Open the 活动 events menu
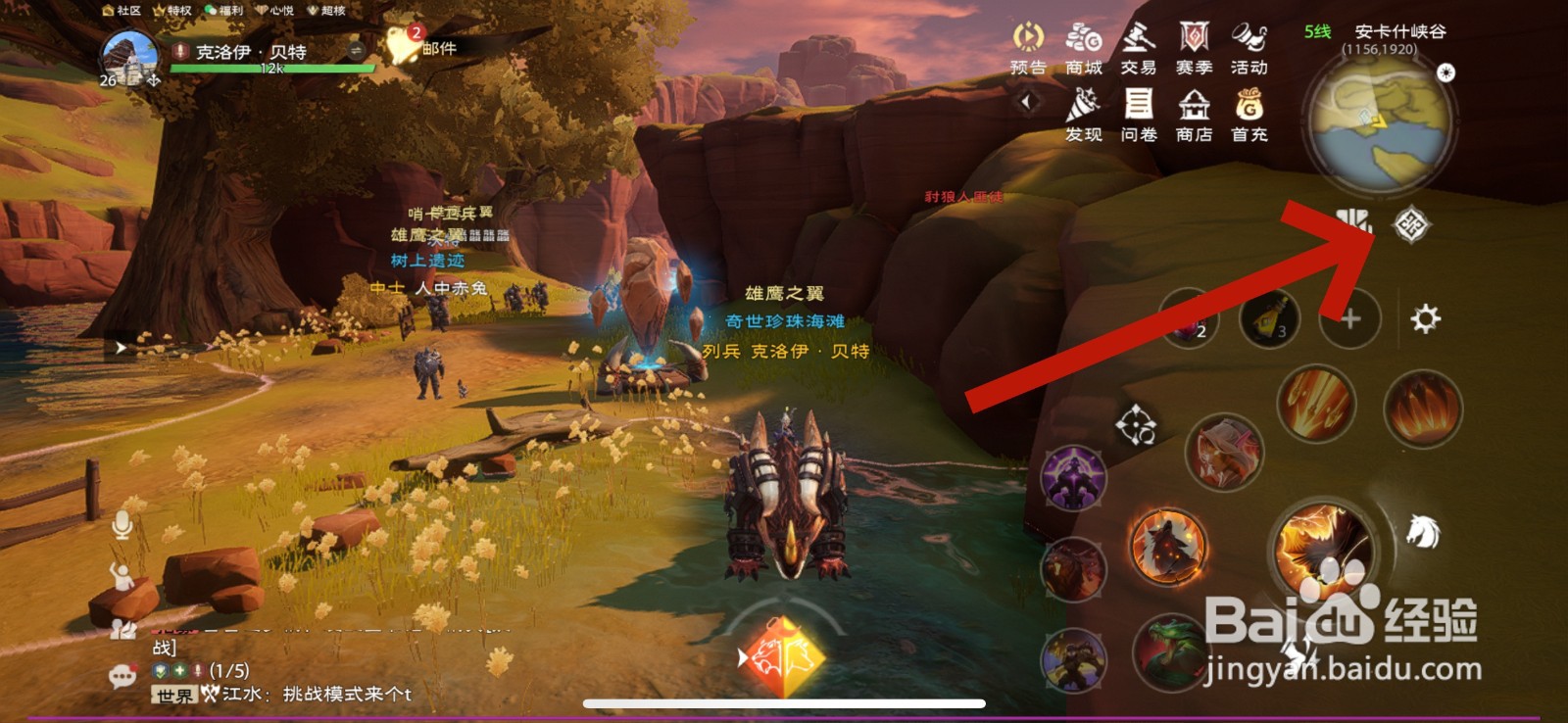 (1249, 48)
